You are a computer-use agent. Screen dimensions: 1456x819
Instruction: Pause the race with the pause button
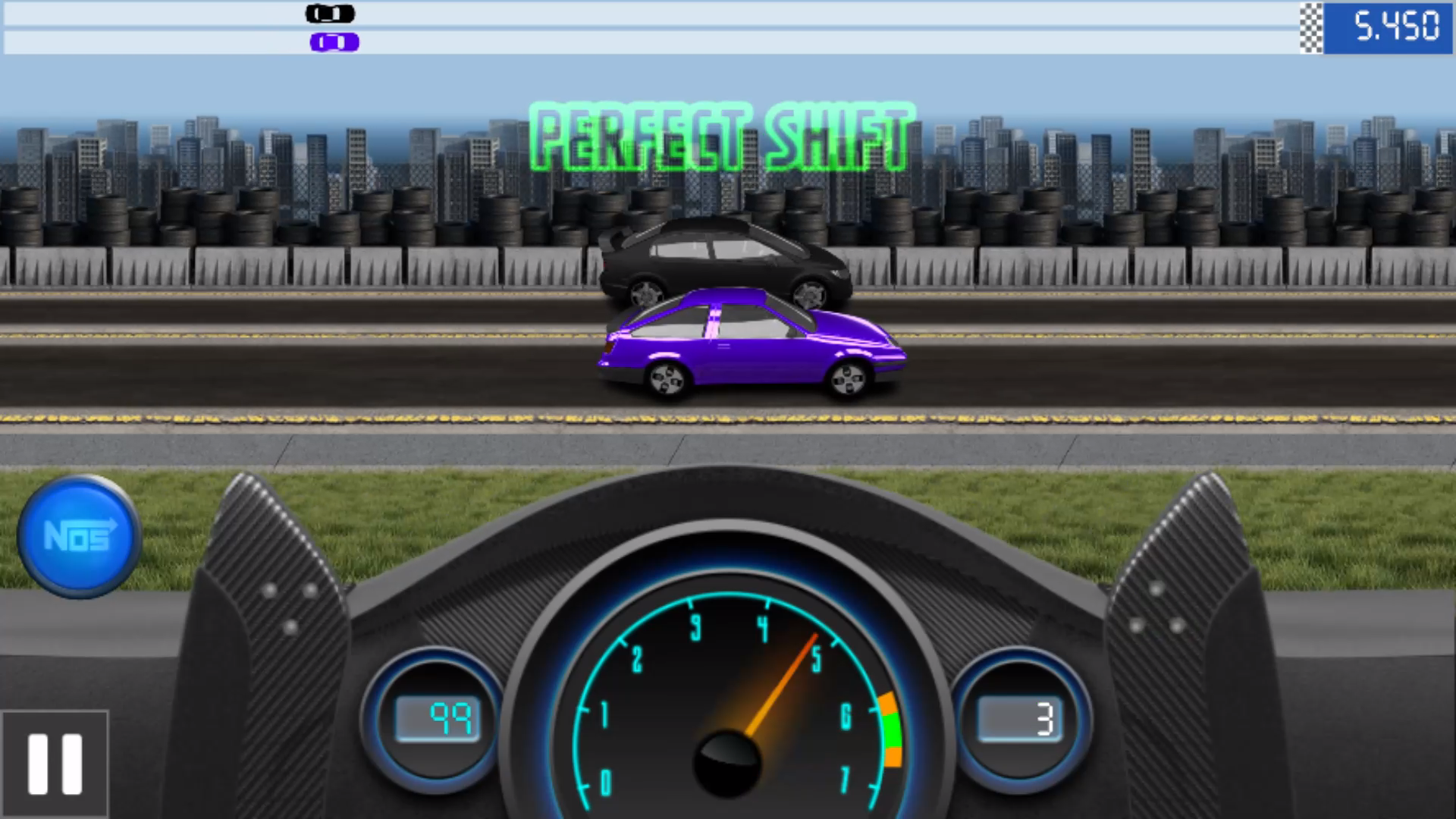click(x=55, y=764)
